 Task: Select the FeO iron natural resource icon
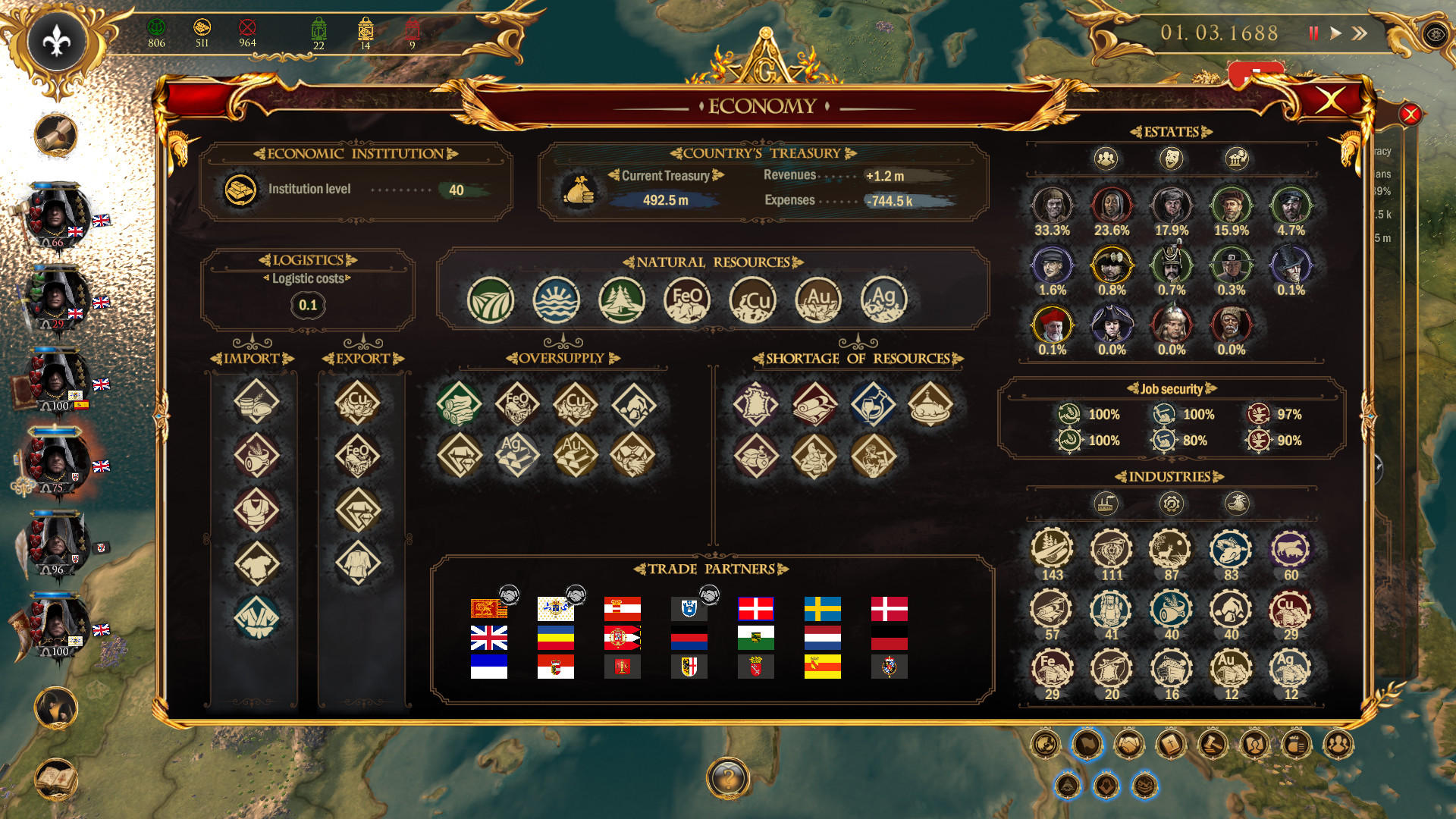(686, 300)
